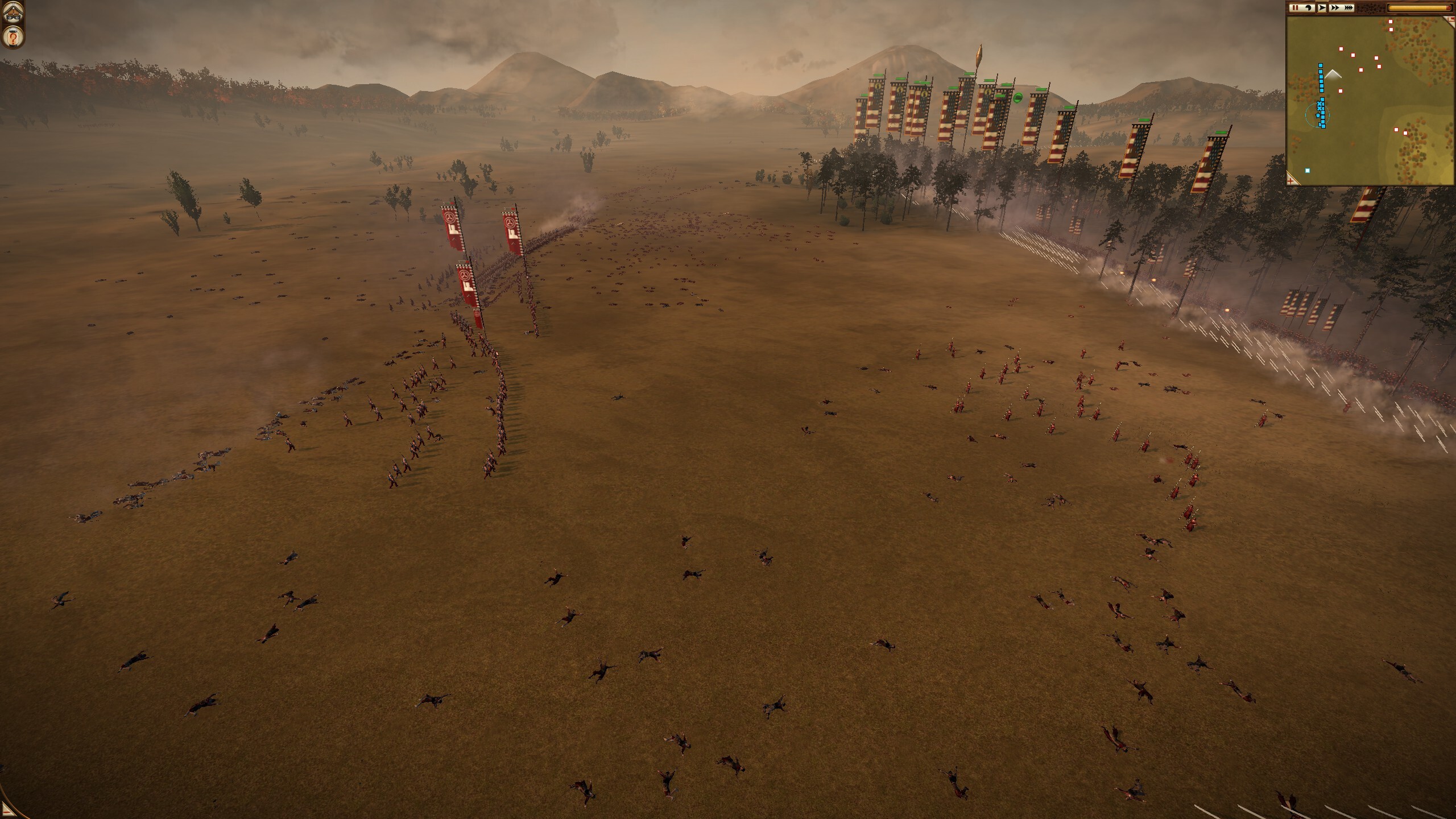Select normal play speed
Screen dimensions: 1456x819
point(1321,8)
